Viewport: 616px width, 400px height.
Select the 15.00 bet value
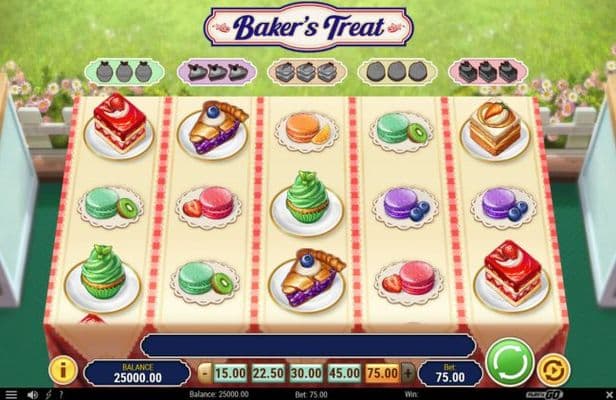(230, 373)
